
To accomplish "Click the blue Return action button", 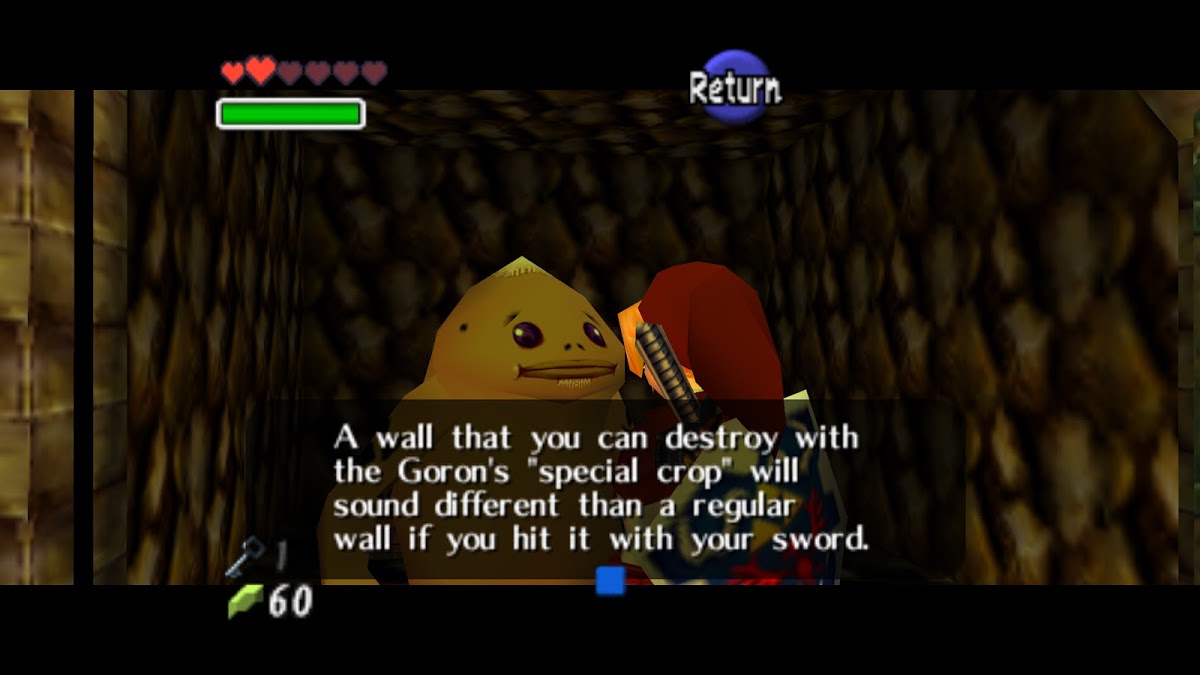I will (x=735, y=88).
